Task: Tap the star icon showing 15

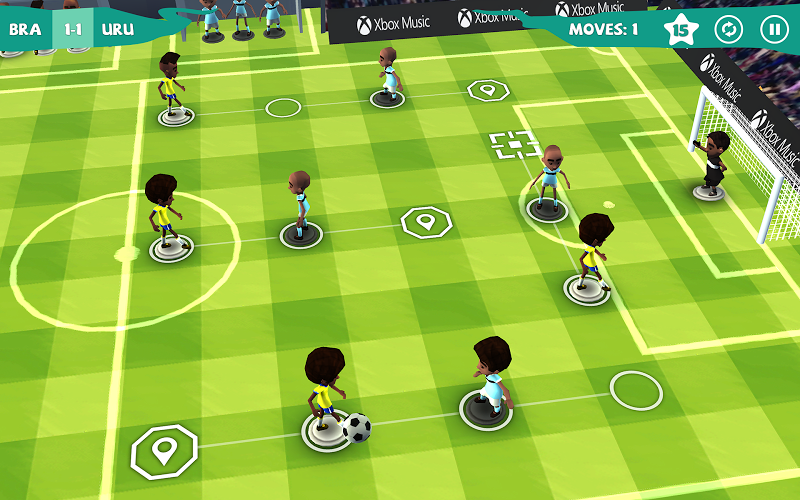Action: point(681,30)
